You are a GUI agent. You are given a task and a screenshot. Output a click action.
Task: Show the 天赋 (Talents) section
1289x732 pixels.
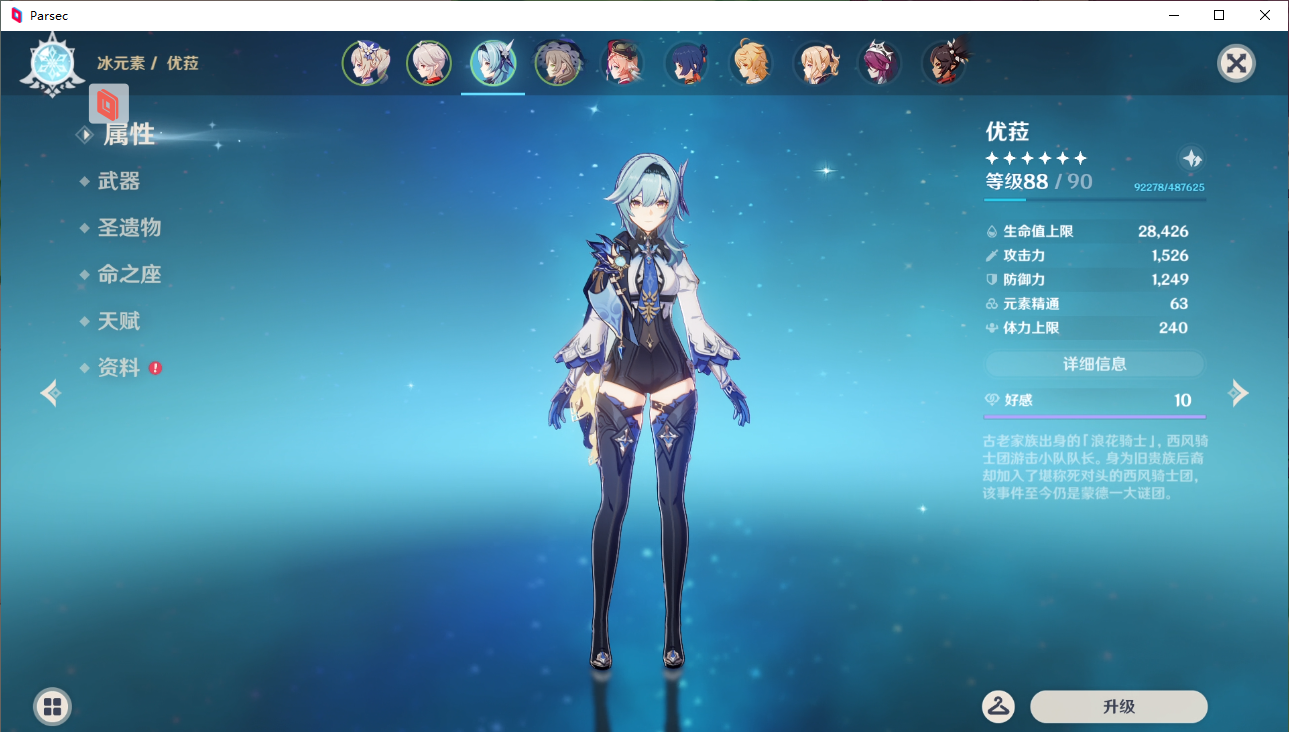(118, 321)
